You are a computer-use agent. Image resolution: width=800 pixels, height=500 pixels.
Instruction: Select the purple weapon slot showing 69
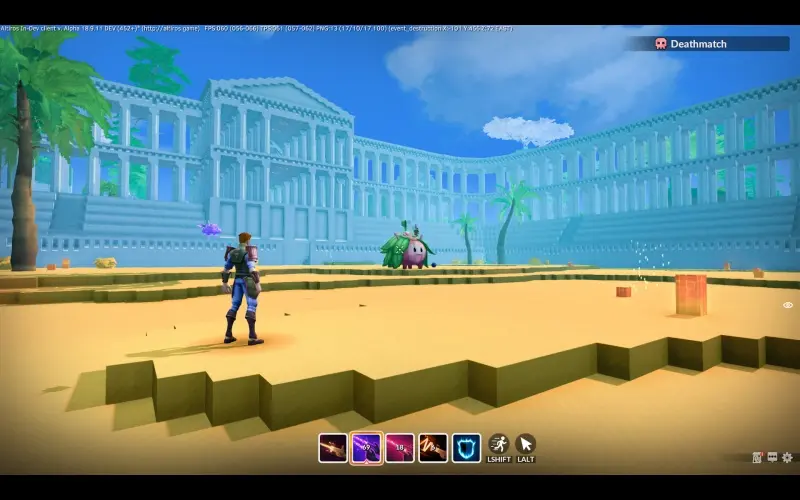366,447
